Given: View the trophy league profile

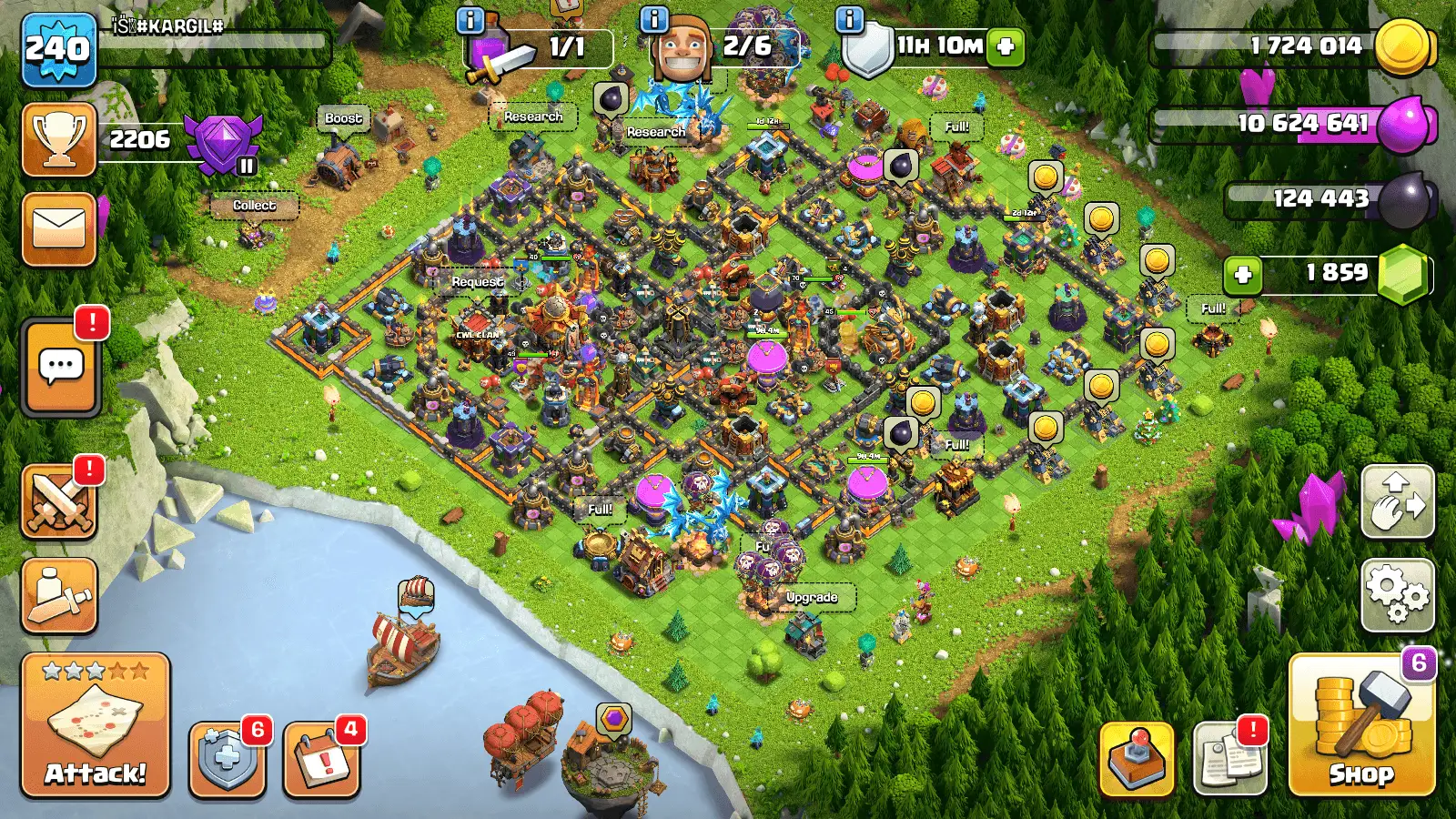Looking at the screenshot, I should pyautogui.click(x=59, y=139).
